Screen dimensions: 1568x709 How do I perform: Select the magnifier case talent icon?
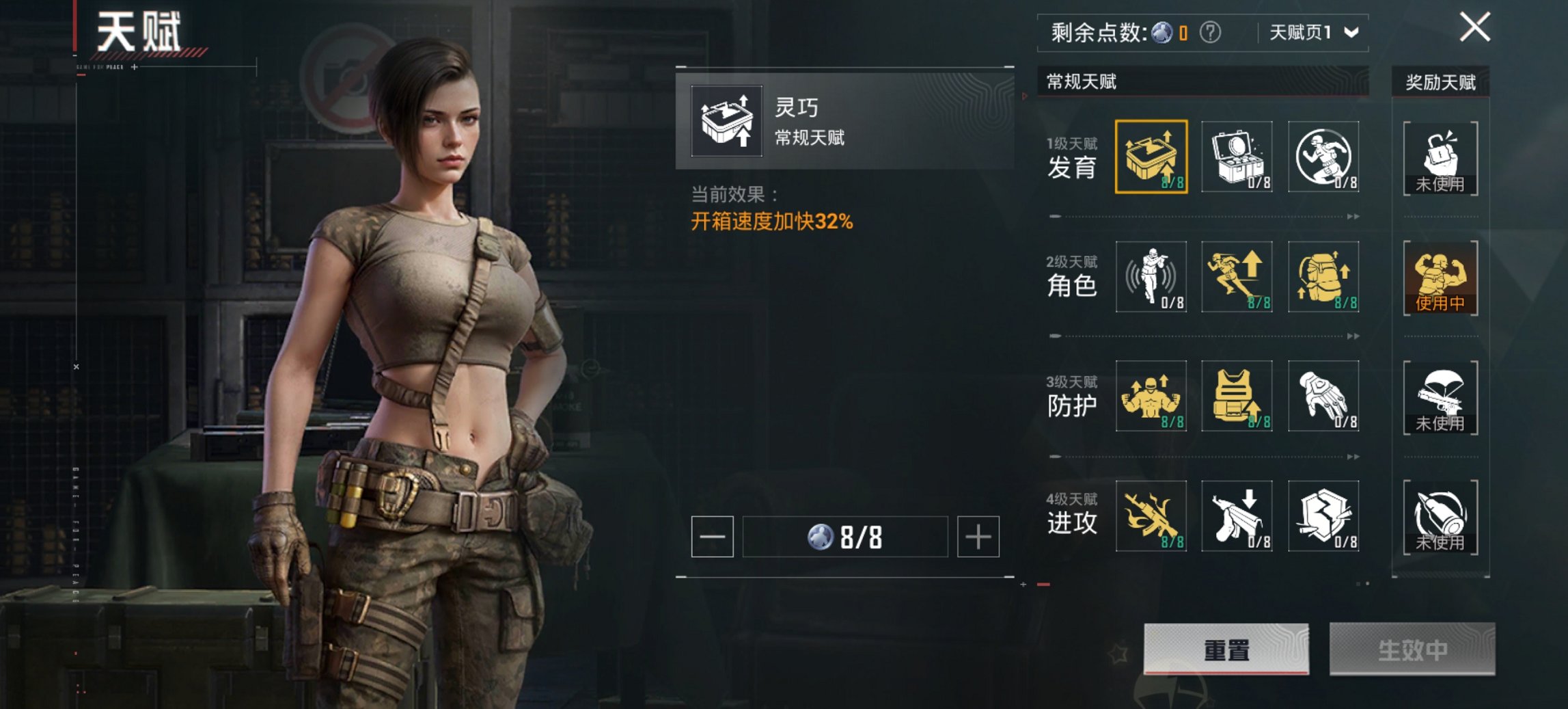tap(1237, 157)
